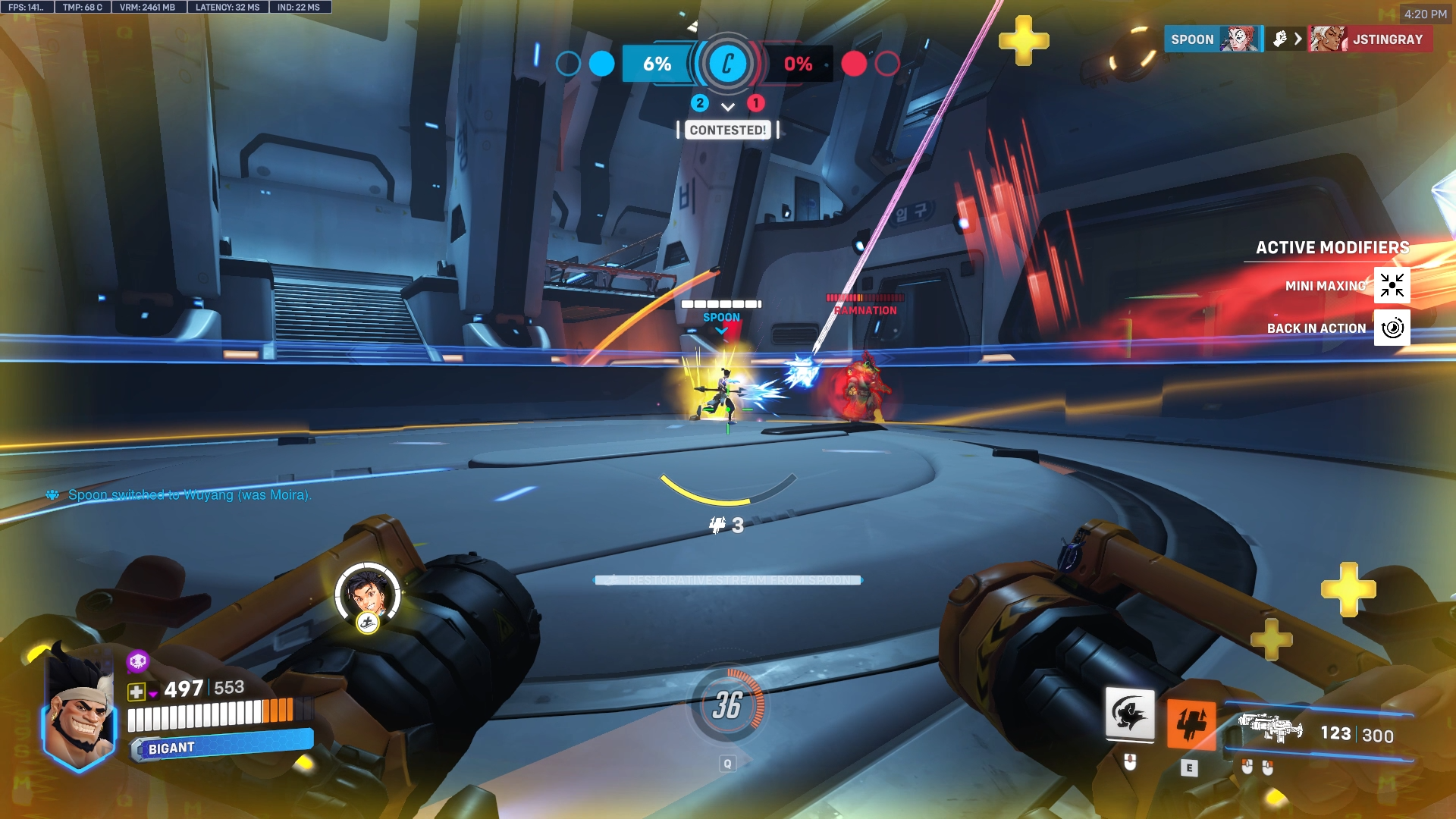Activate the orange Cardiac Overdrive ability icon
1456x819 pixels.
[x=1190, y=724]
